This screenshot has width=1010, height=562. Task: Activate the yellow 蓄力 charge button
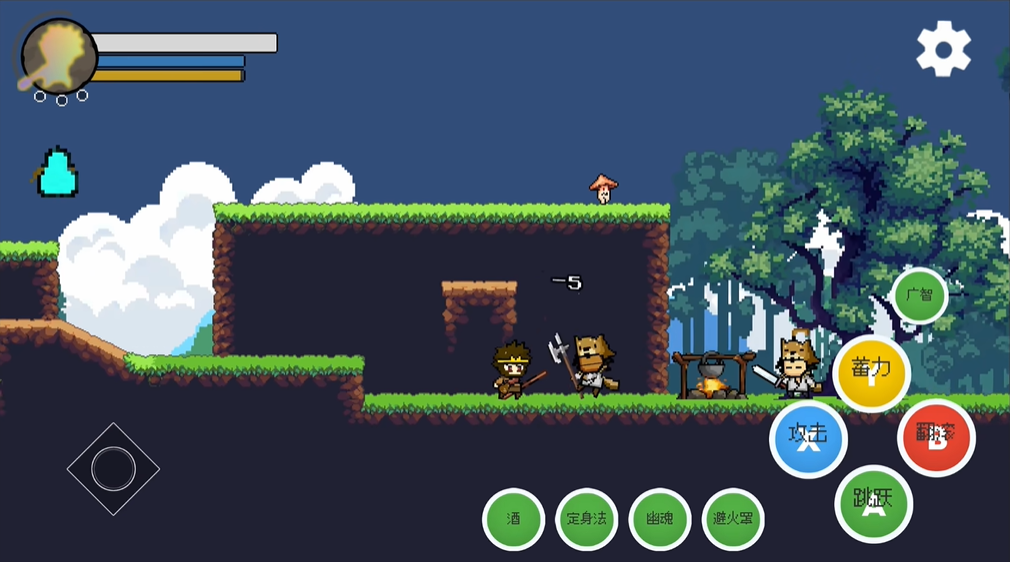[871, 373]
